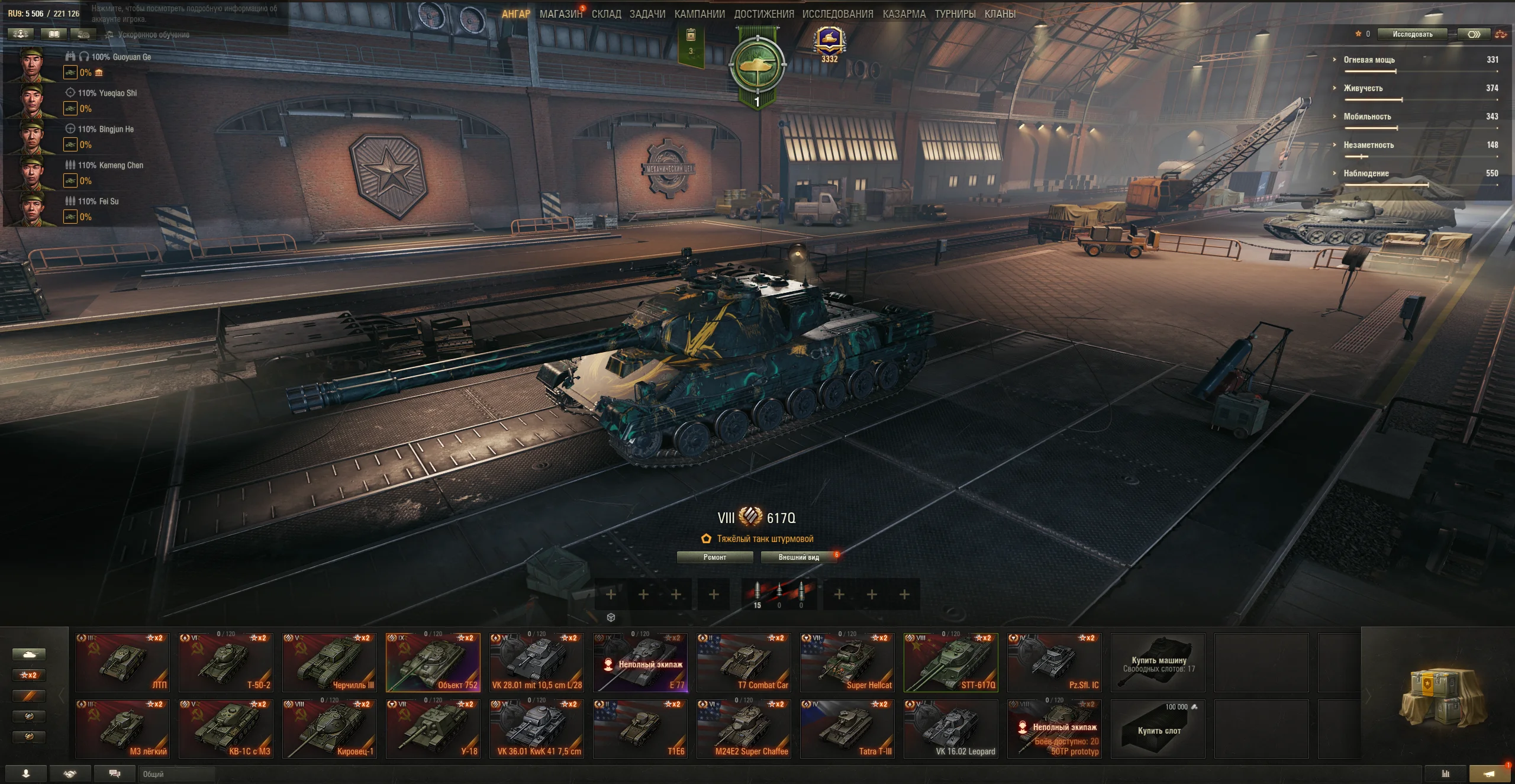Collapse the vehicle carousel with left chevron
The height and width of the screenshot is (784, 1515).
coord(61,695)
